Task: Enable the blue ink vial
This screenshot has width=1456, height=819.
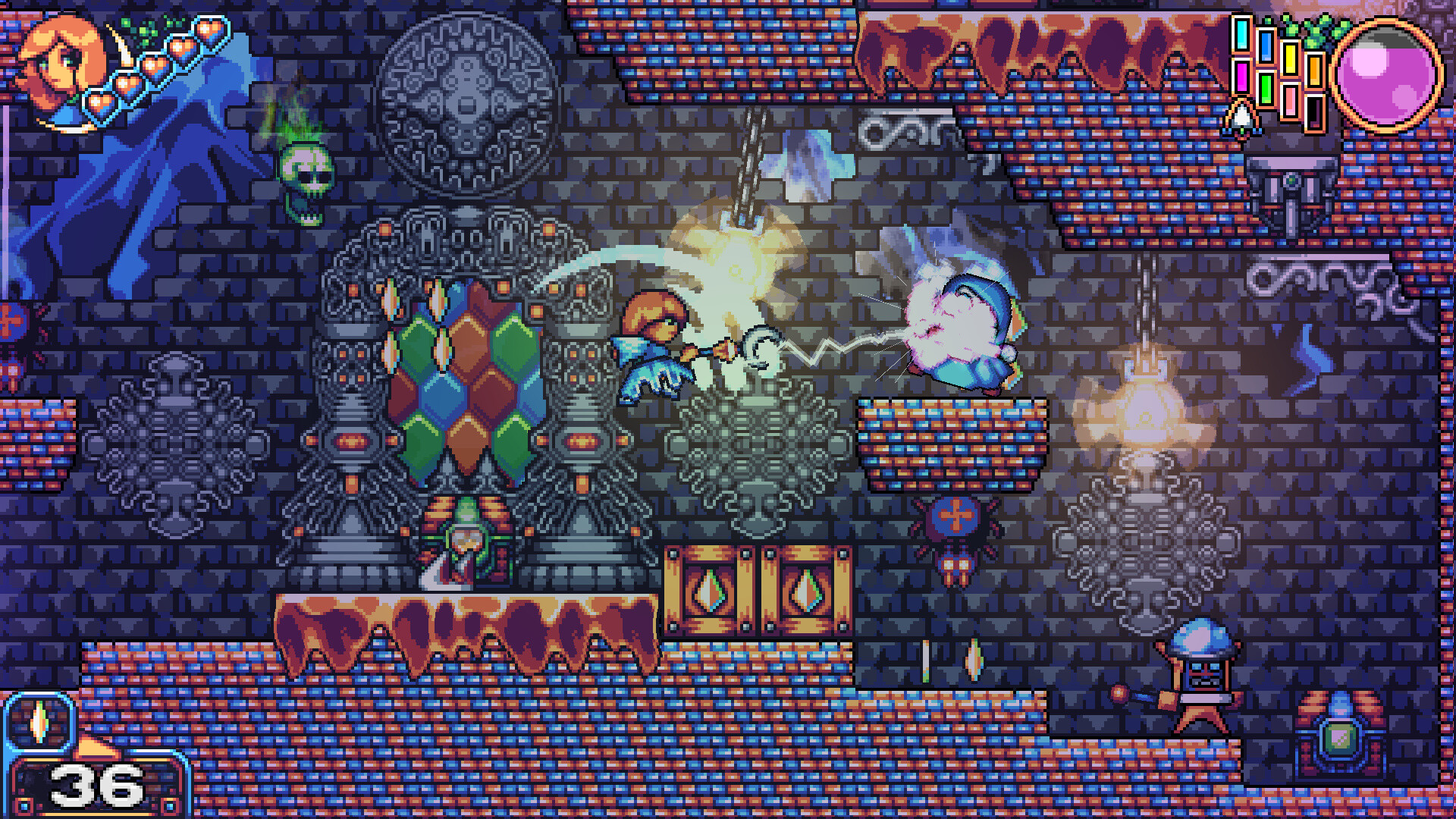Action: [x=1266, y=46]
